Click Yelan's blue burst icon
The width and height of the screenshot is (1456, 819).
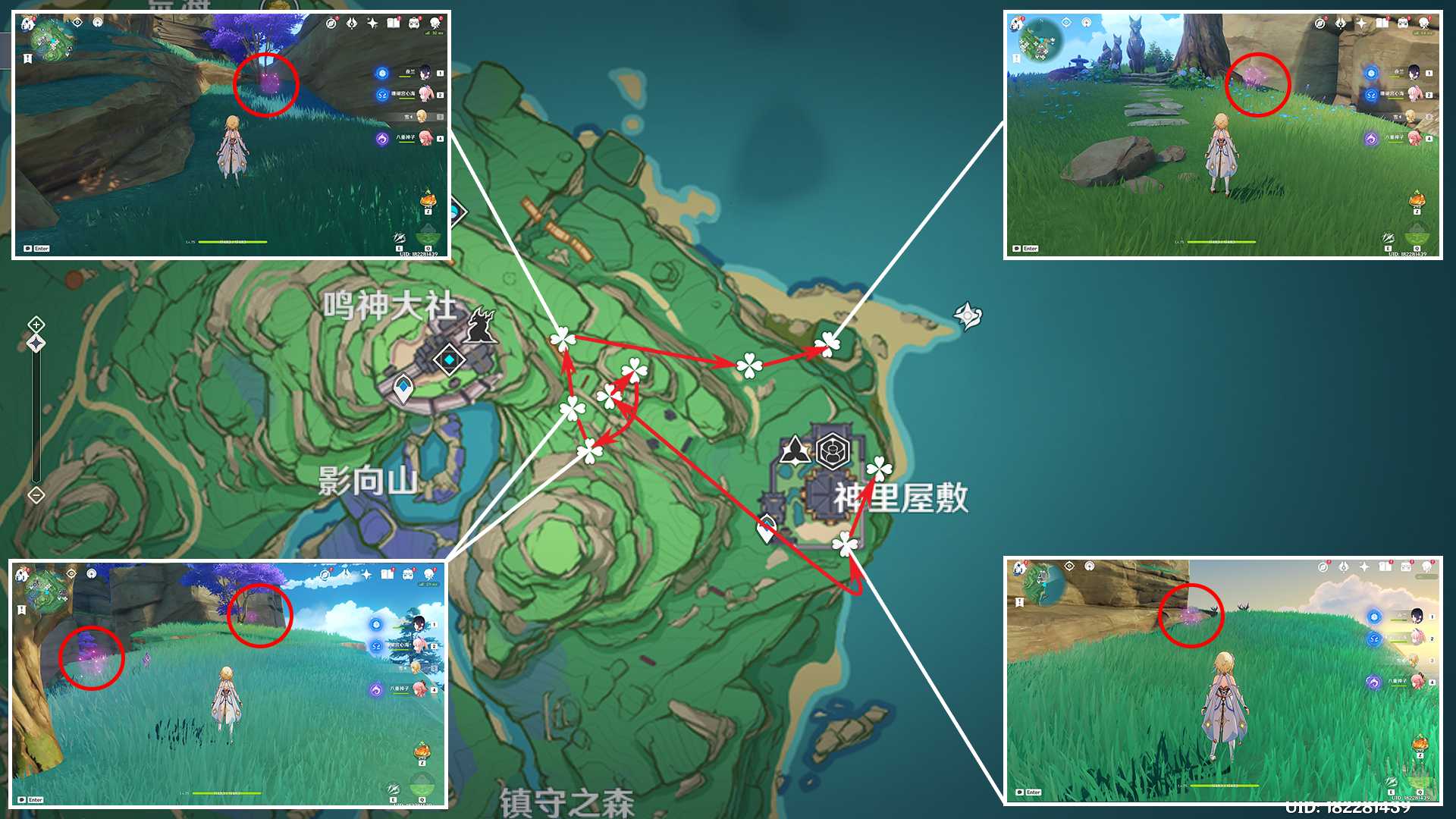pyautogui.click(x=381, y=73)
